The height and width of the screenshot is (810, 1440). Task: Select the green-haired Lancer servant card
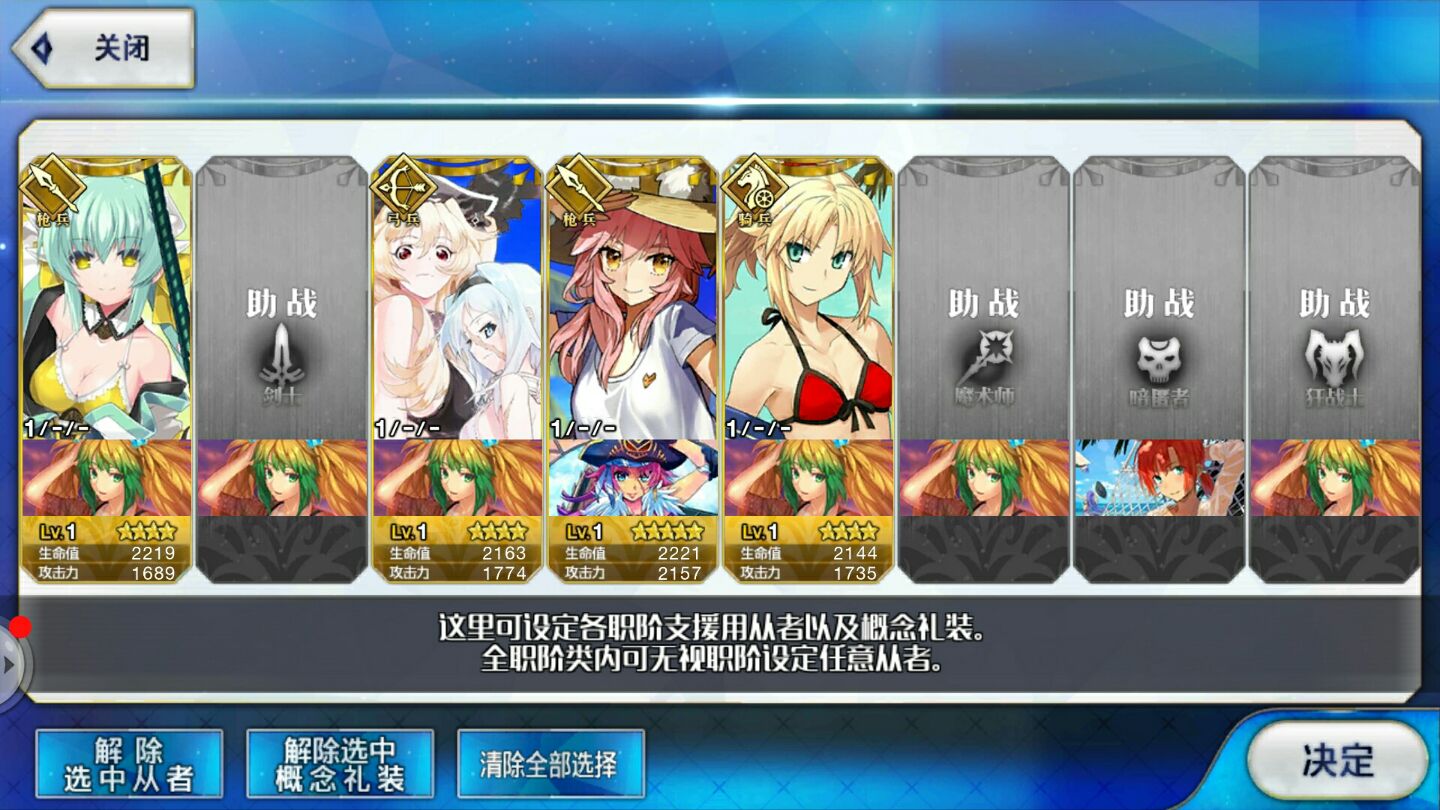pos(106,300)
